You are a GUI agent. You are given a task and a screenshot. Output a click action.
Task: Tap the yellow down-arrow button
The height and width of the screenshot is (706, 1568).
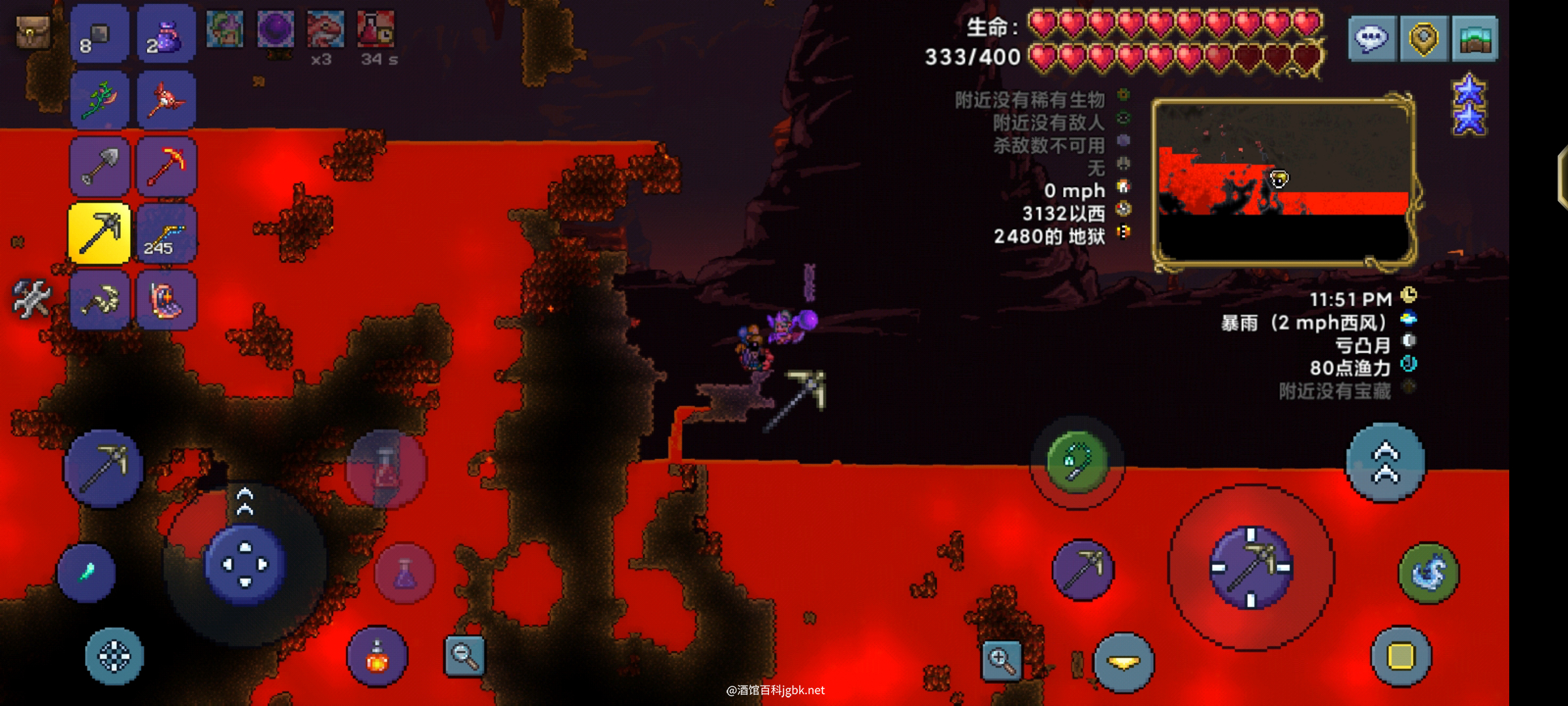(x=1124, y=662)
